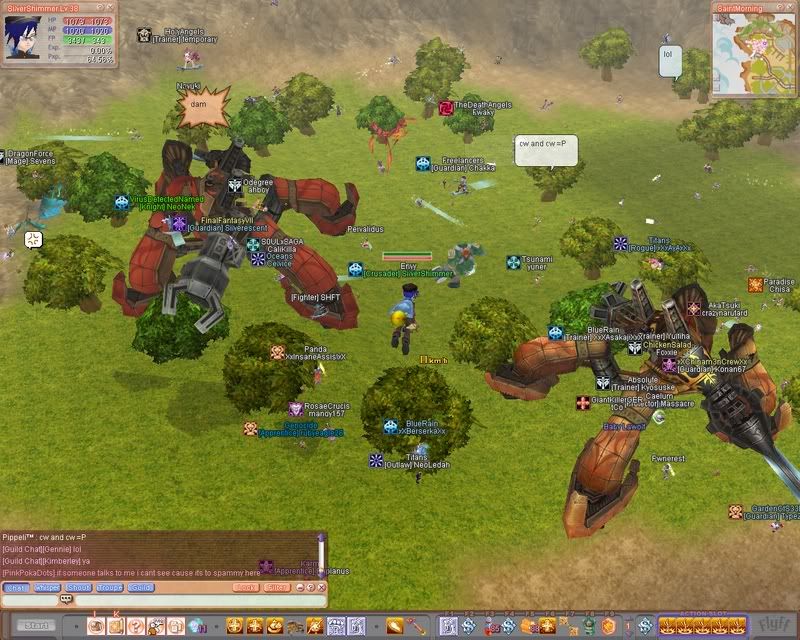
Task: Activate the F9 orange shield item
Action: coord(607,626)
